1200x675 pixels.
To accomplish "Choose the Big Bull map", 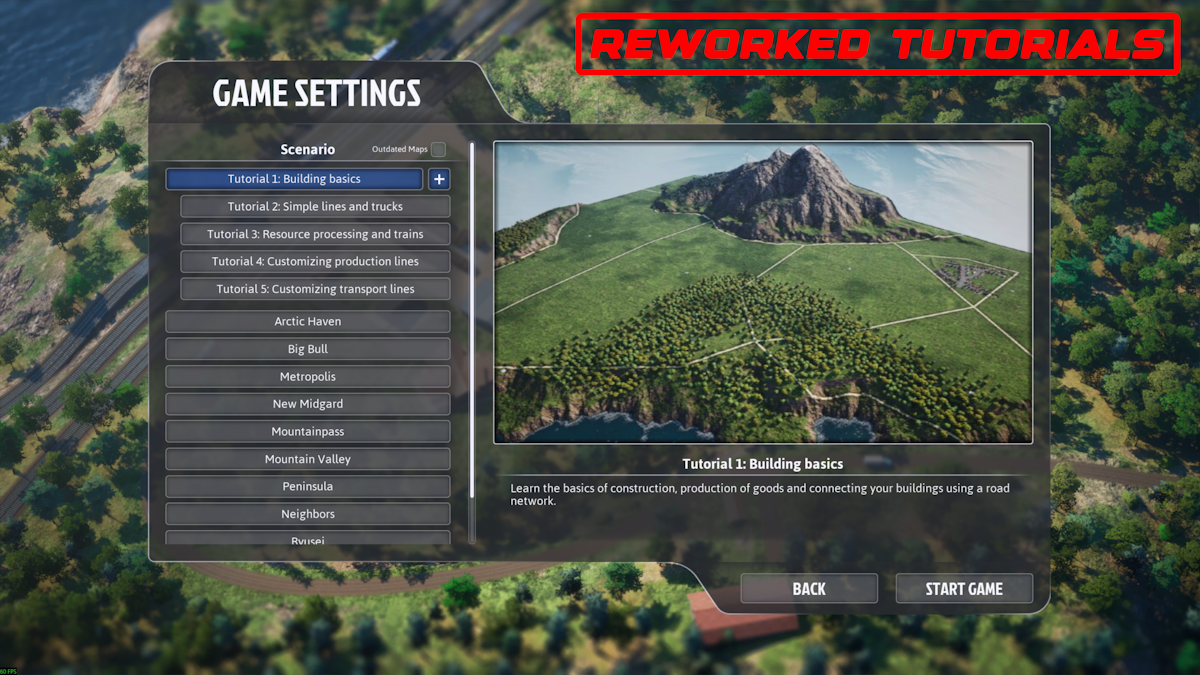I will 308,349.
